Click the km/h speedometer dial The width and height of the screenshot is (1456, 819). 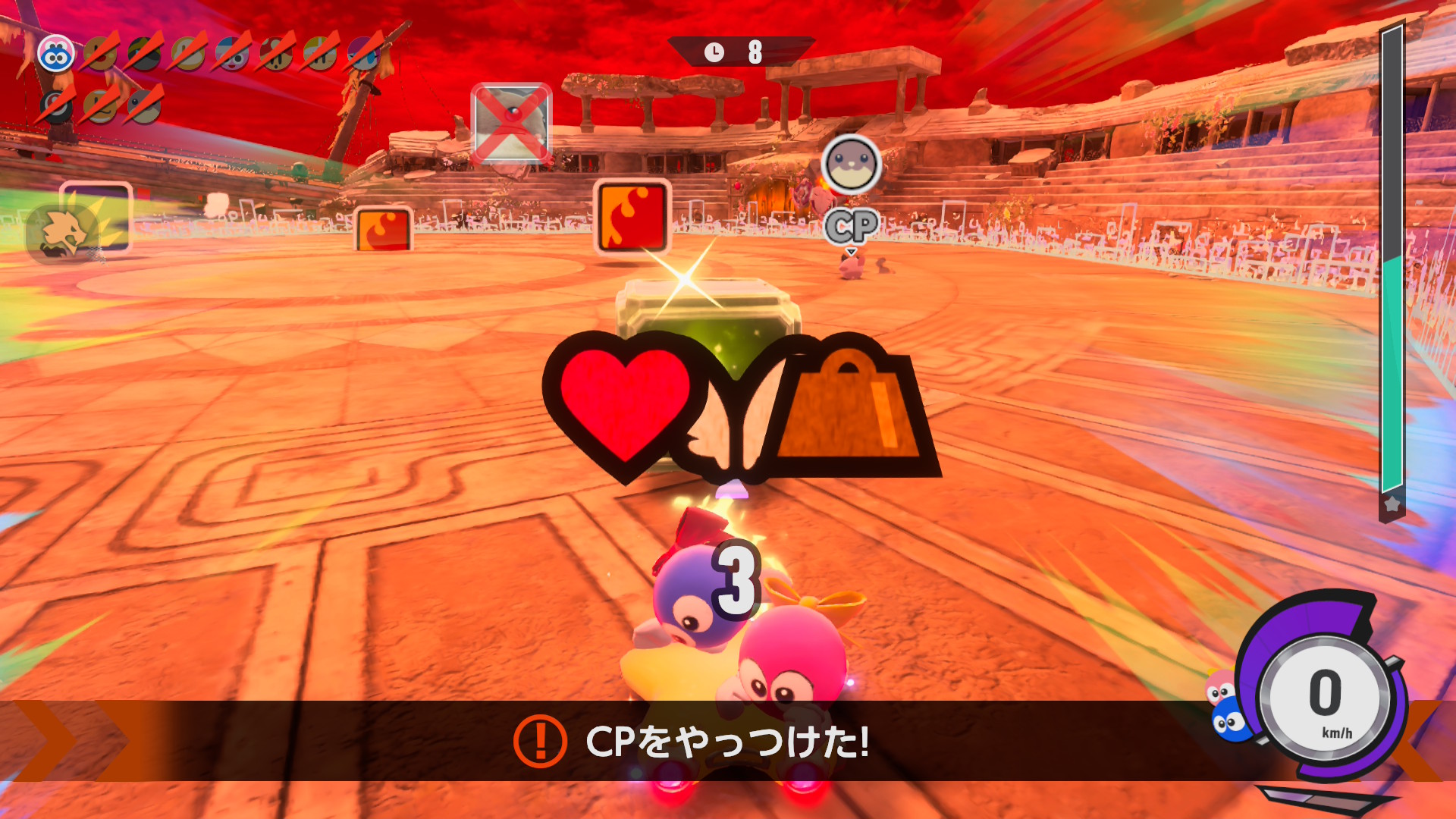point(1326,699)
